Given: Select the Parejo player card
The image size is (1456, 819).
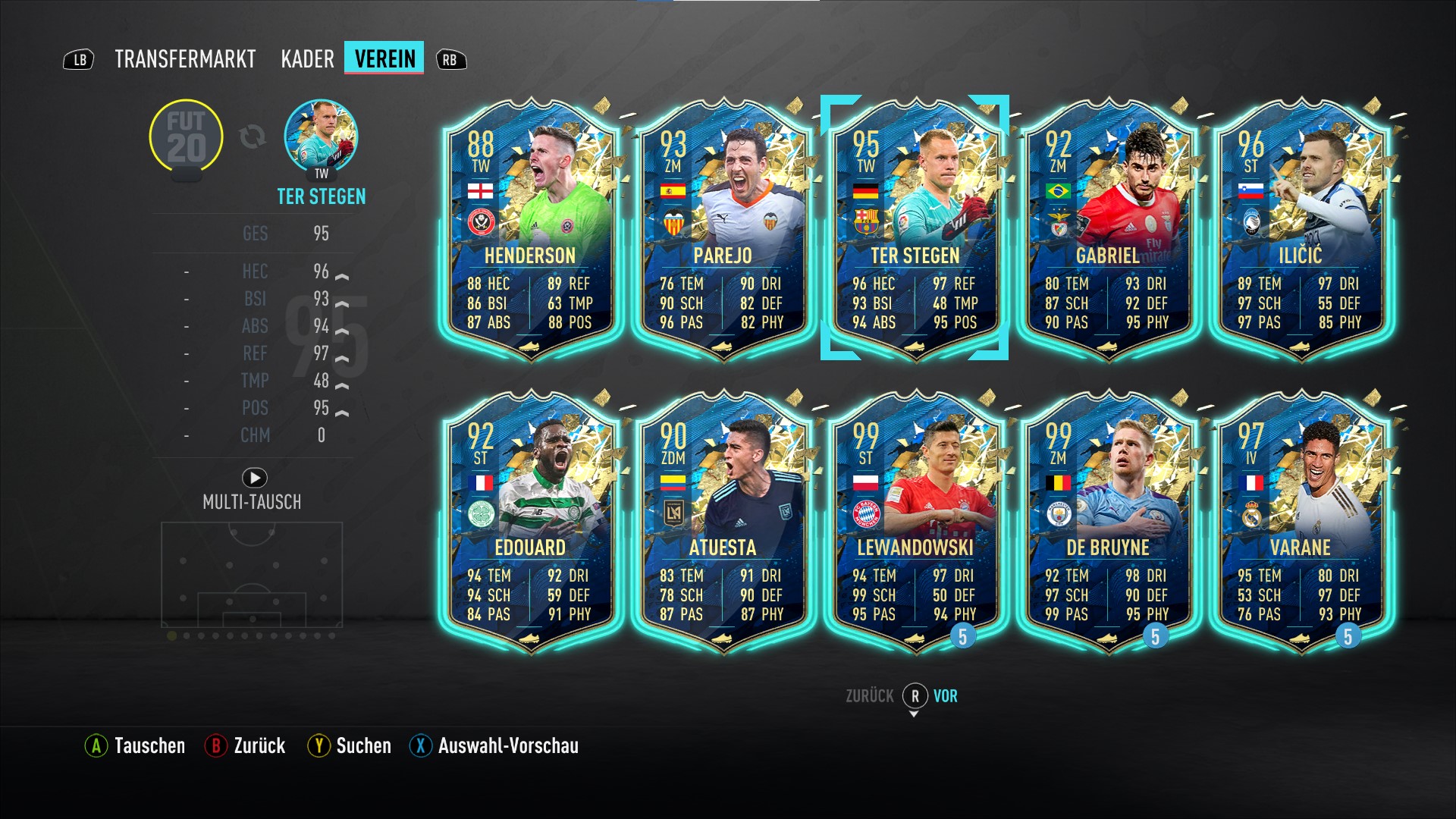Looking at the screenshot, I should pos(723,227).
